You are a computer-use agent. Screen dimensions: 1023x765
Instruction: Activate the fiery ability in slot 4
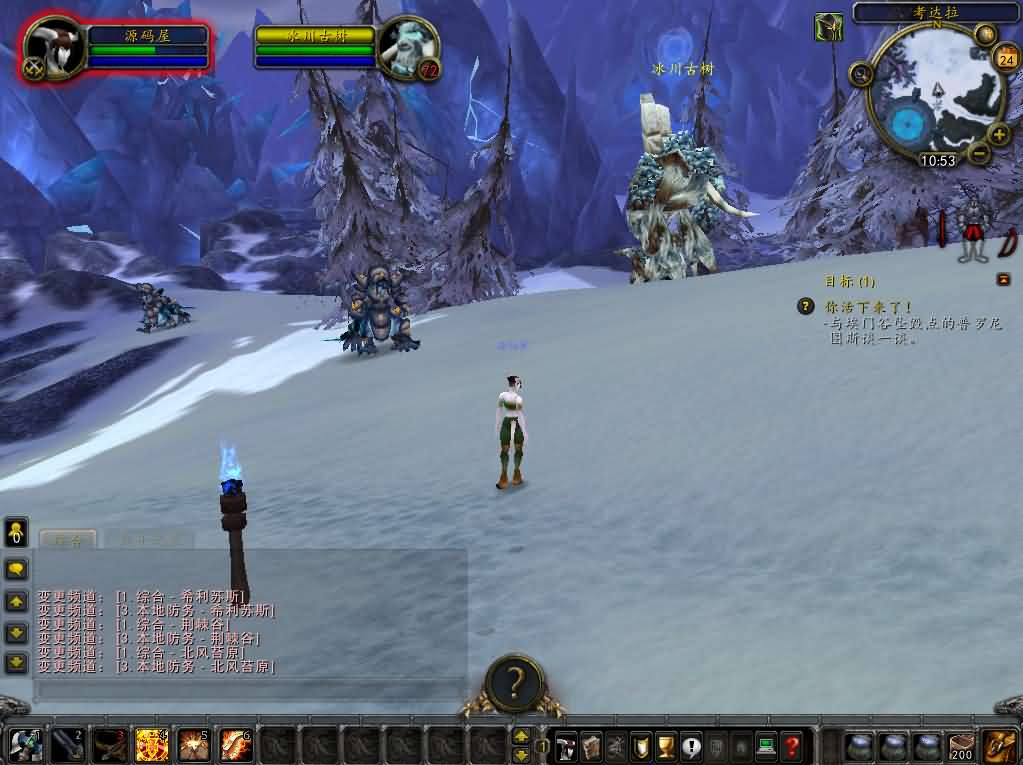click(x=151, y=745)
